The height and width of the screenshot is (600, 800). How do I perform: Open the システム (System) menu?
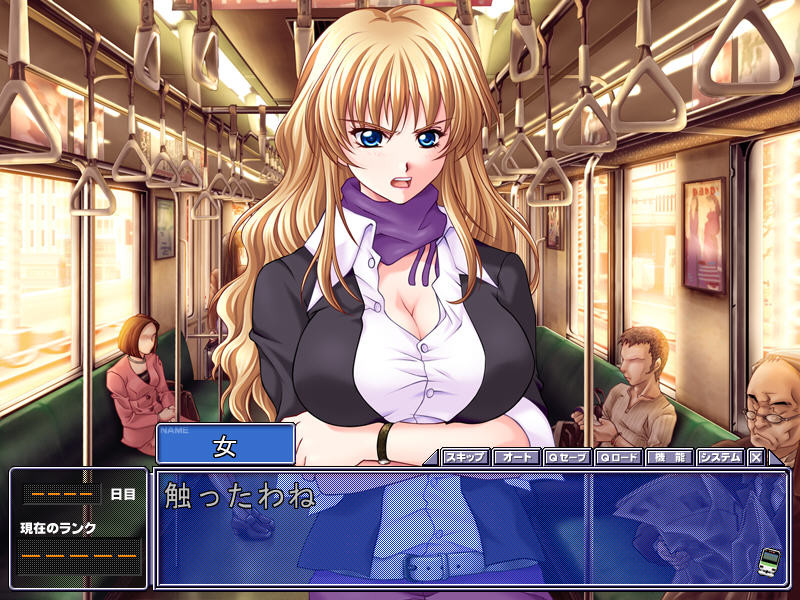click(x=720, y=457)
